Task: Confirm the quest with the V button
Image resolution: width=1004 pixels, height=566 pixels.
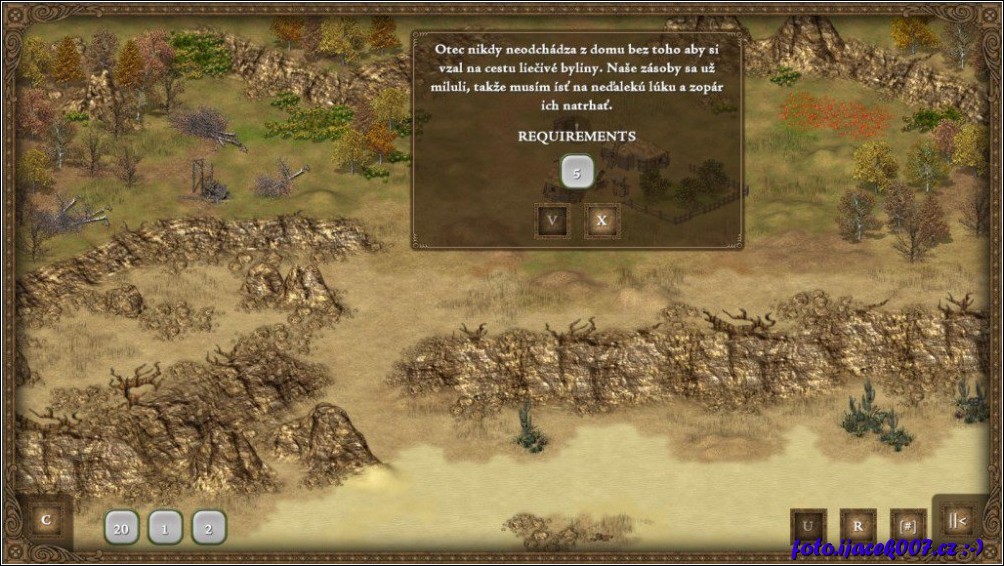Action: tap(552, 221)
